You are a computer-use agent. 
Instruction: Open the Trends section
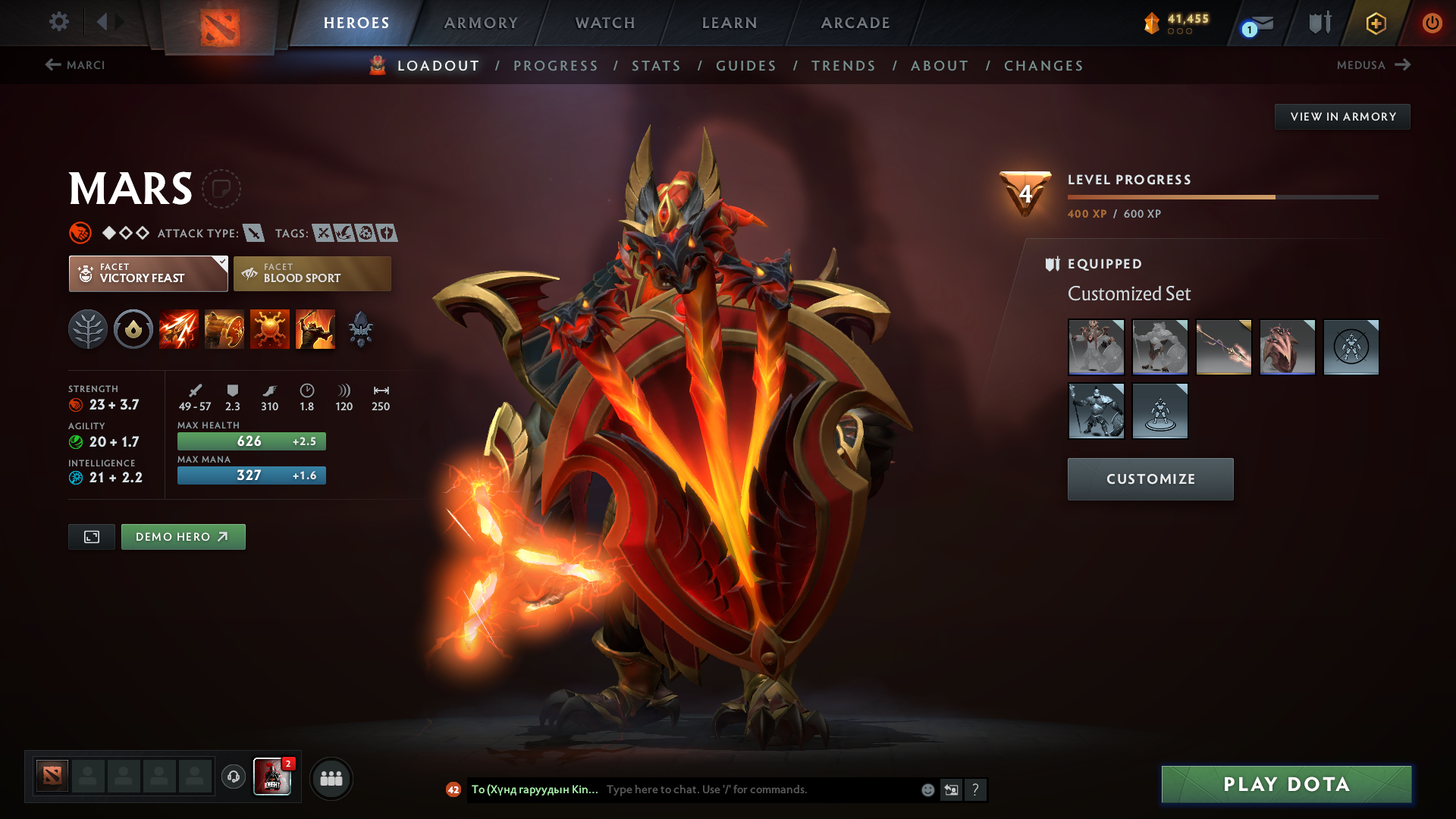[843, 66]
